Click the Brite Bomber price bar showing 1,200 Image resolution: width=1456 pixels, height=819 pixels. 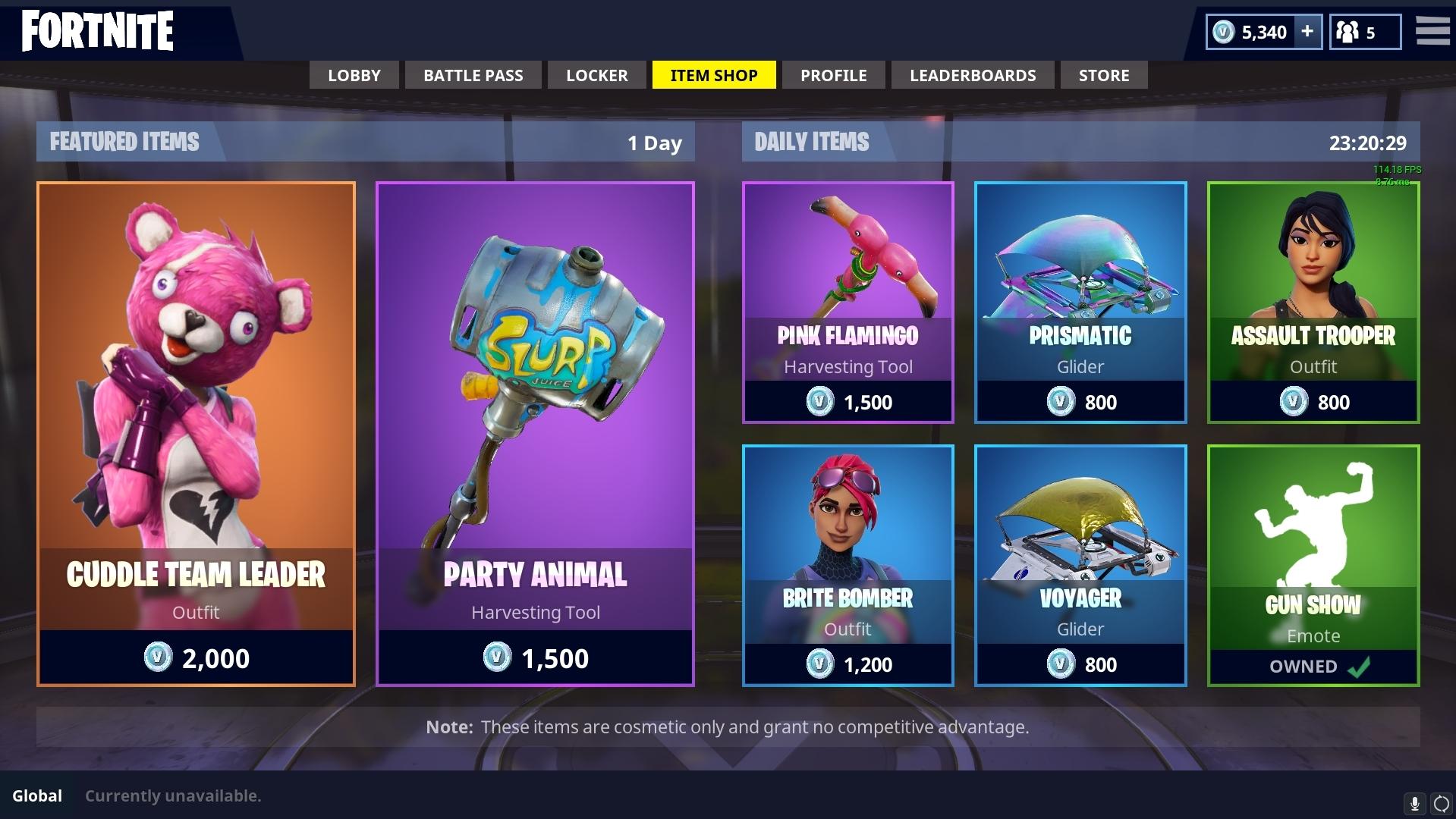click(x=847, y=664)
